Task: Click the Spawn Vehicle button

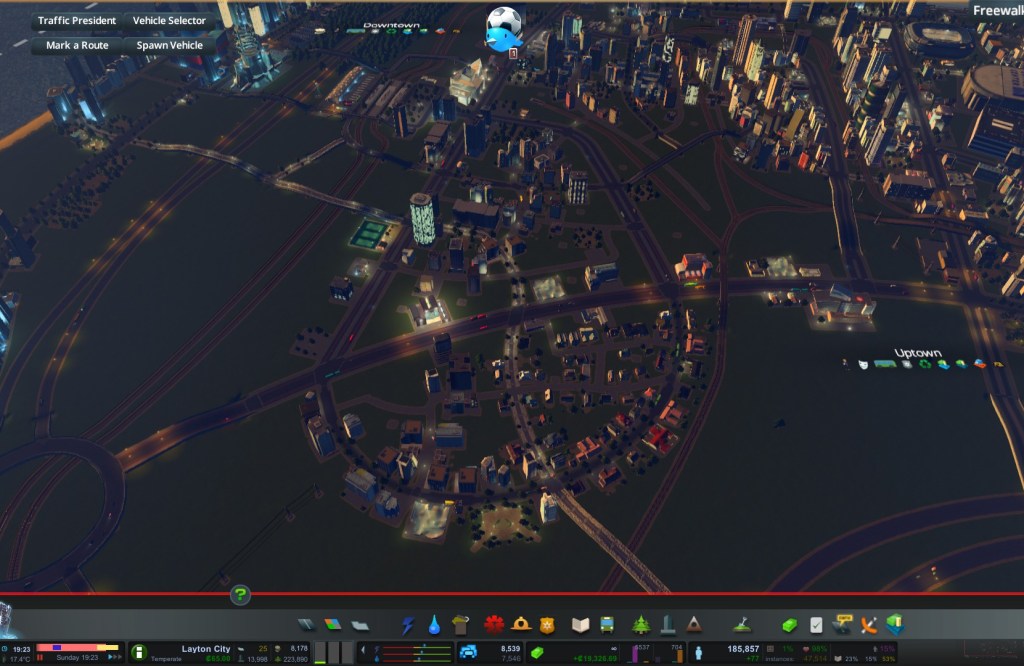Action: tap(169, 45)
